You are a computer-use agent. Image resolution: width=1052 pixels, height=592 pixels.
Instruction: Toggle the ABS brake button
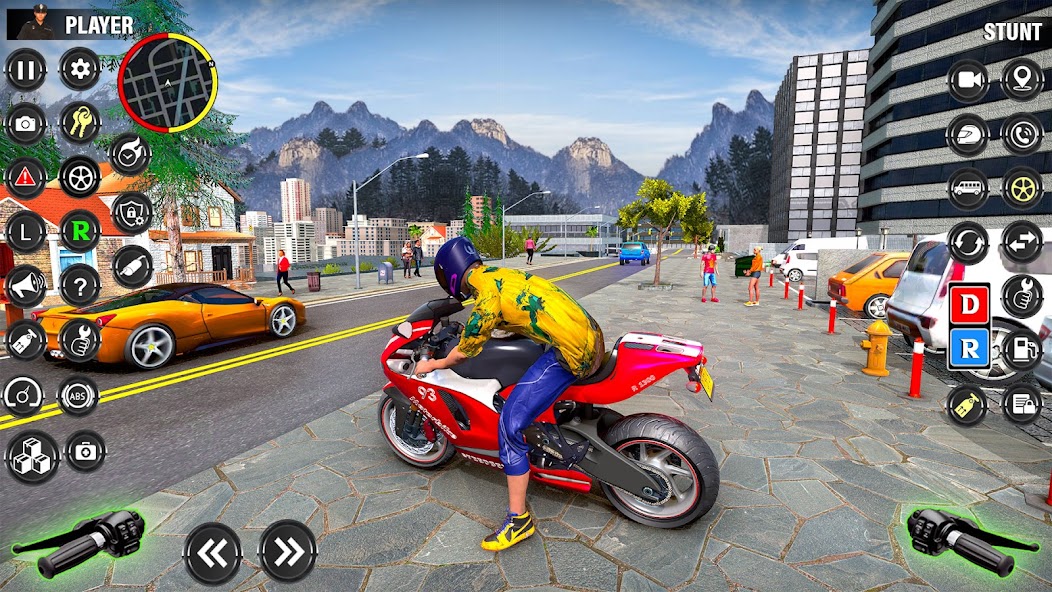pos(78,396)
